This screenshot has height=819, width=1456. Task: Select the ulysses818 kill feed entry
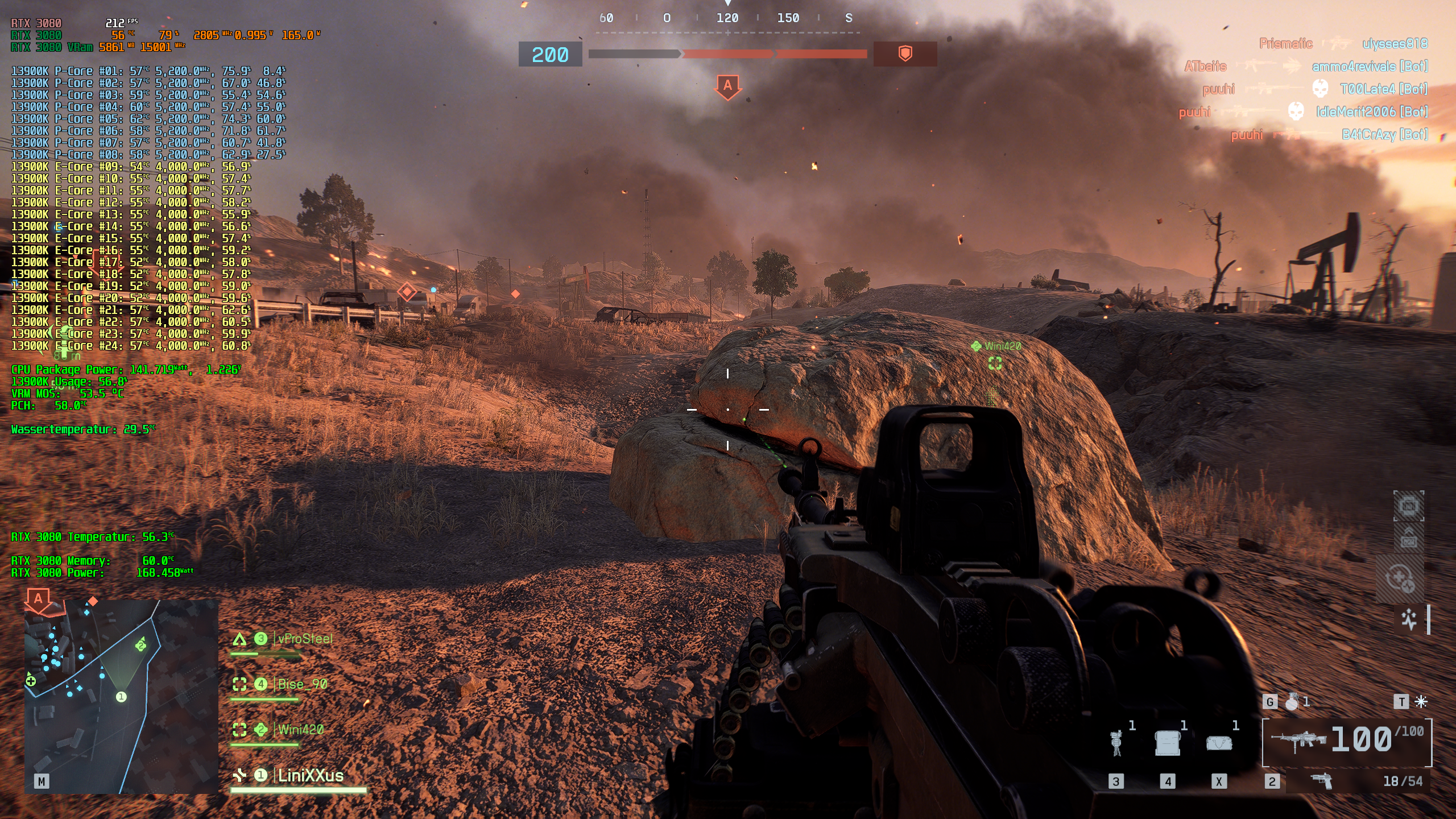point(1394,44)
